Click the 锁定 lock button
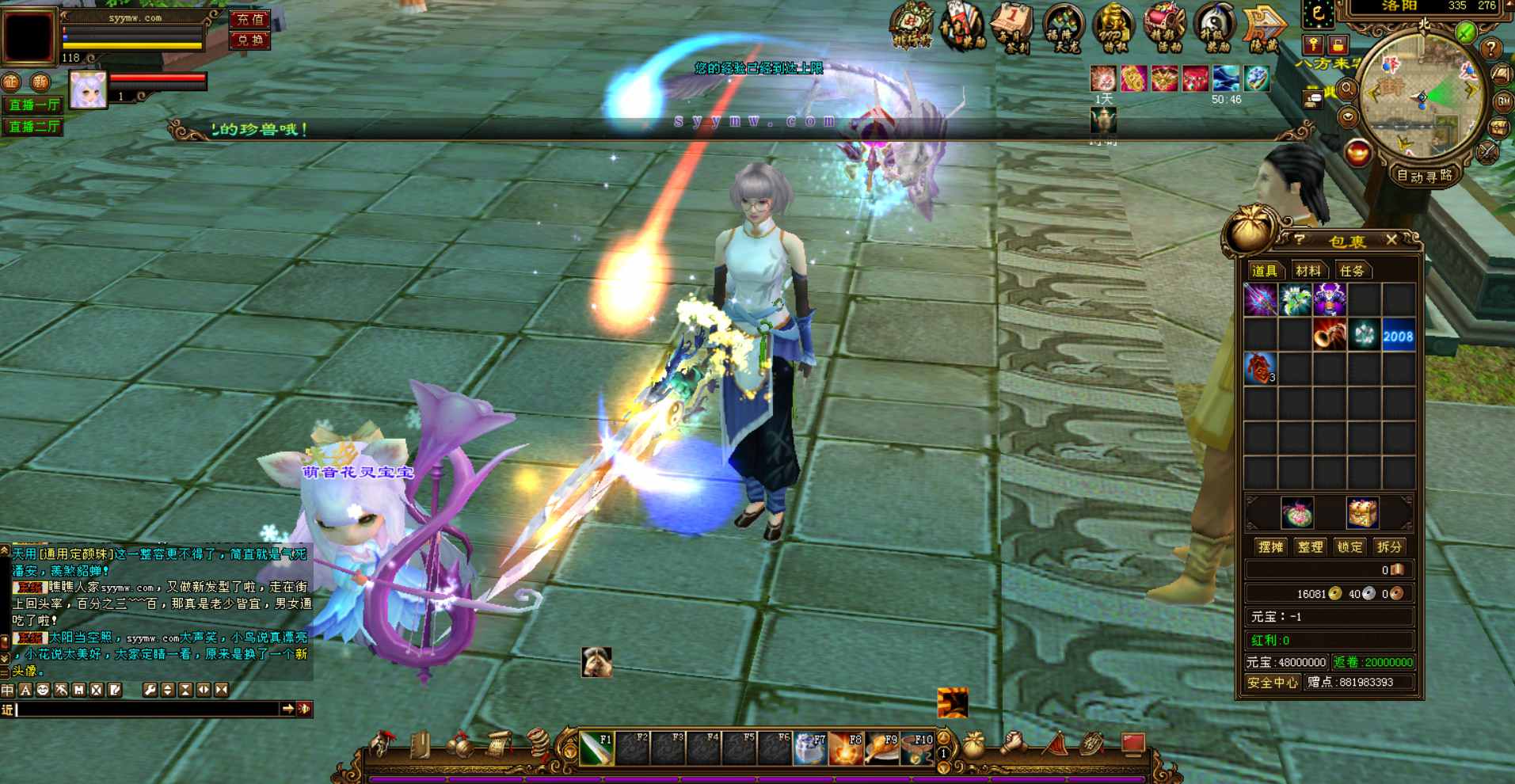This screenshot has height=784, width=1515. click(1349, 547)
